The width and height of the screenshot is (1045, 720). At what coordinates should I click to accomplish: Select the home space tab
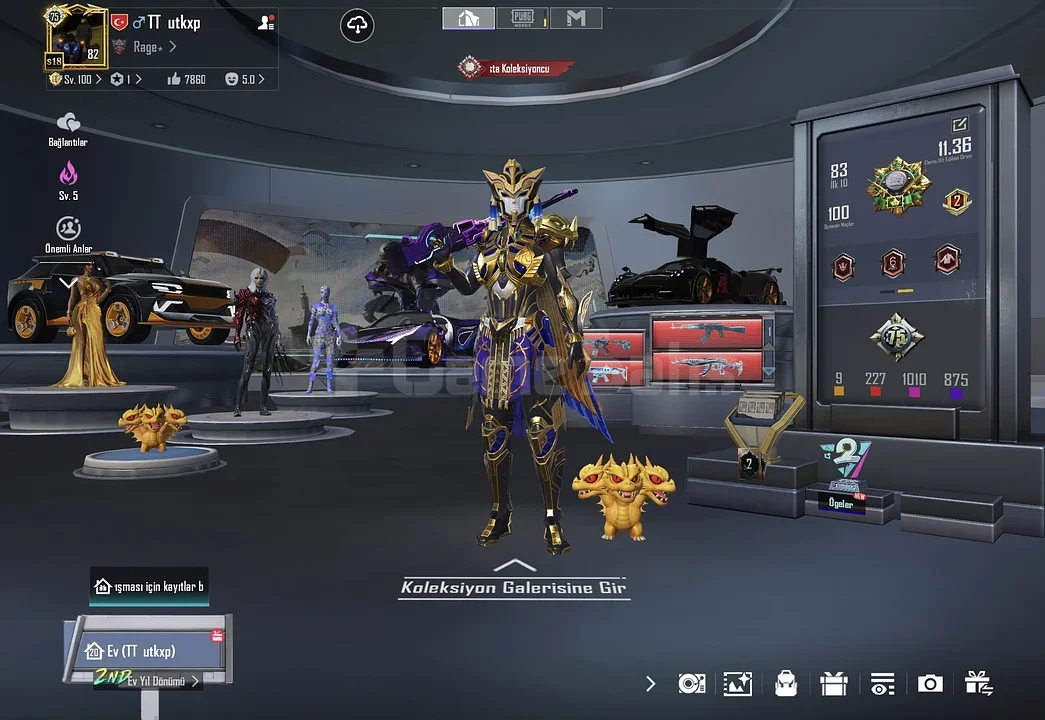click(x=469, y=18)
